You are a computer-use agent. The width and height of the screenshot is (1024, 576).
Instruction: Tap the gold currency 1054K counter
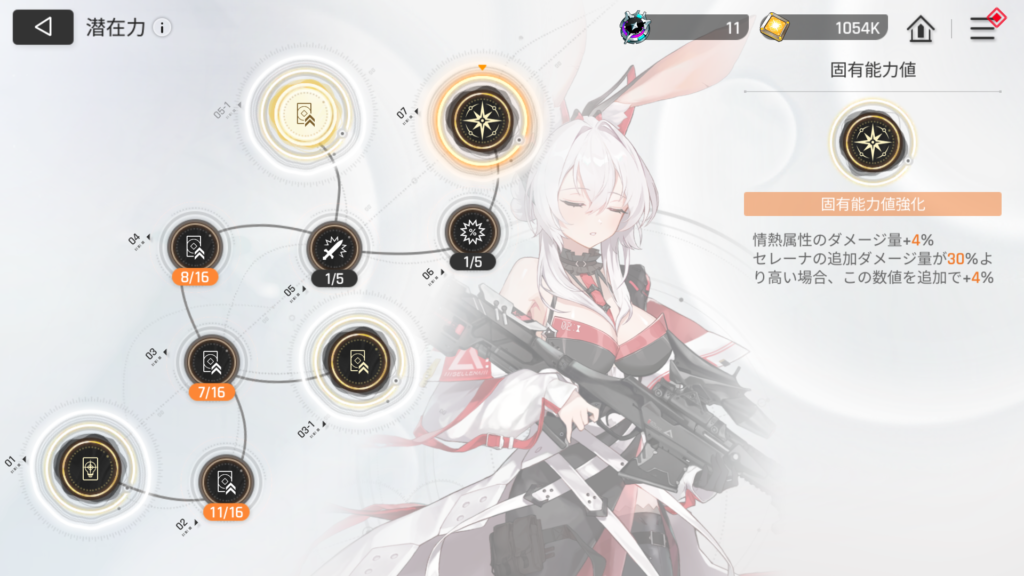(823, 28)
